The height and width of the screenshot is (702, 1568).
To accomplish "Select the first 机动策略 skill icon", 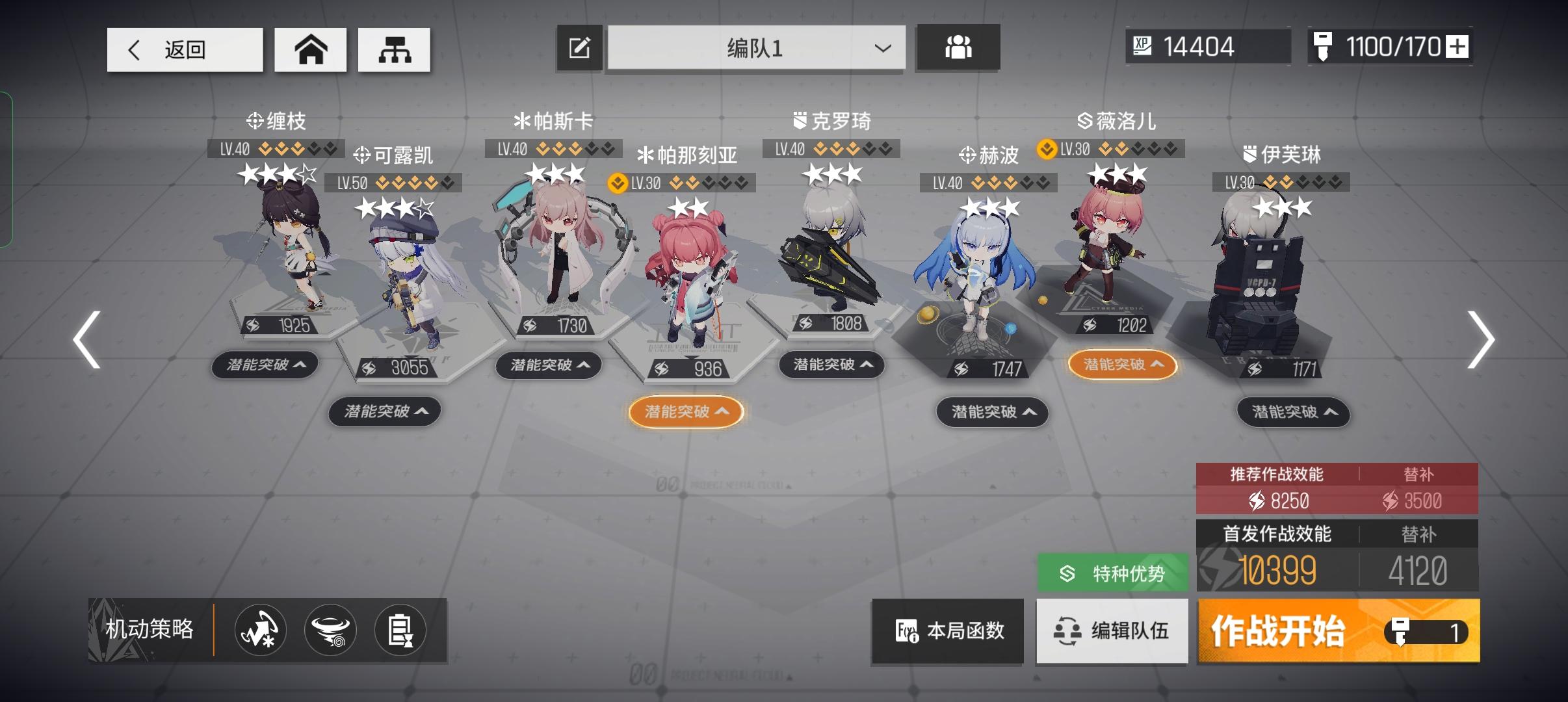I will (259, 630).
